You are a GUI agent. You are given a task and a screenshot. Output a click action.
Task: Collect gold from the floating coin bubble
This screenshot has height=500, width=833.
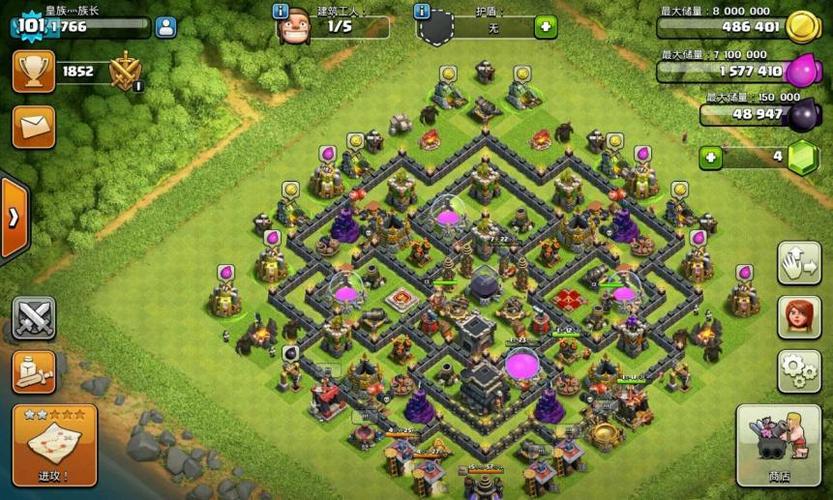447,73
